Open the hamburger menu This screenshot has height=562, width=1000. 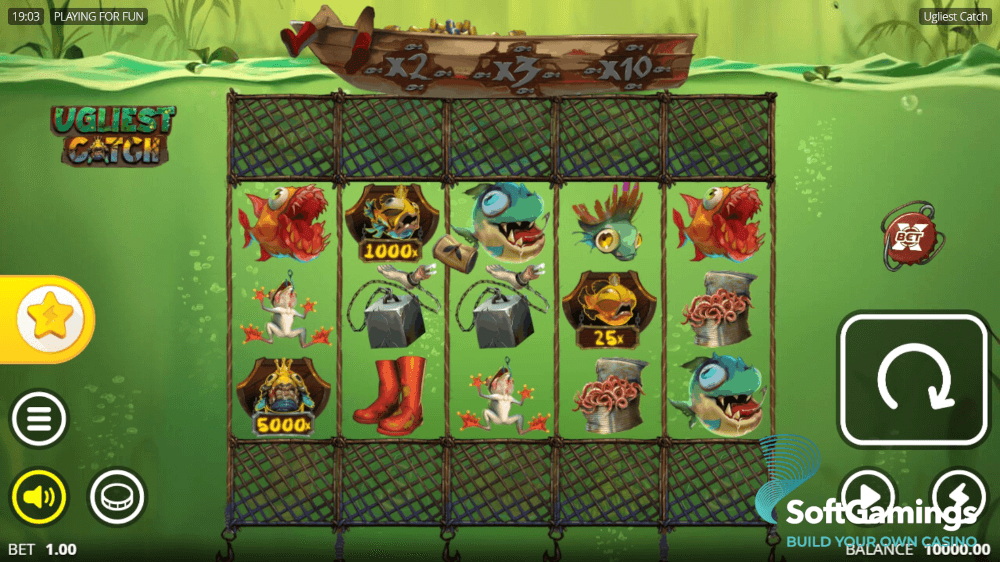pyautogui.click(x=39, y=418)
